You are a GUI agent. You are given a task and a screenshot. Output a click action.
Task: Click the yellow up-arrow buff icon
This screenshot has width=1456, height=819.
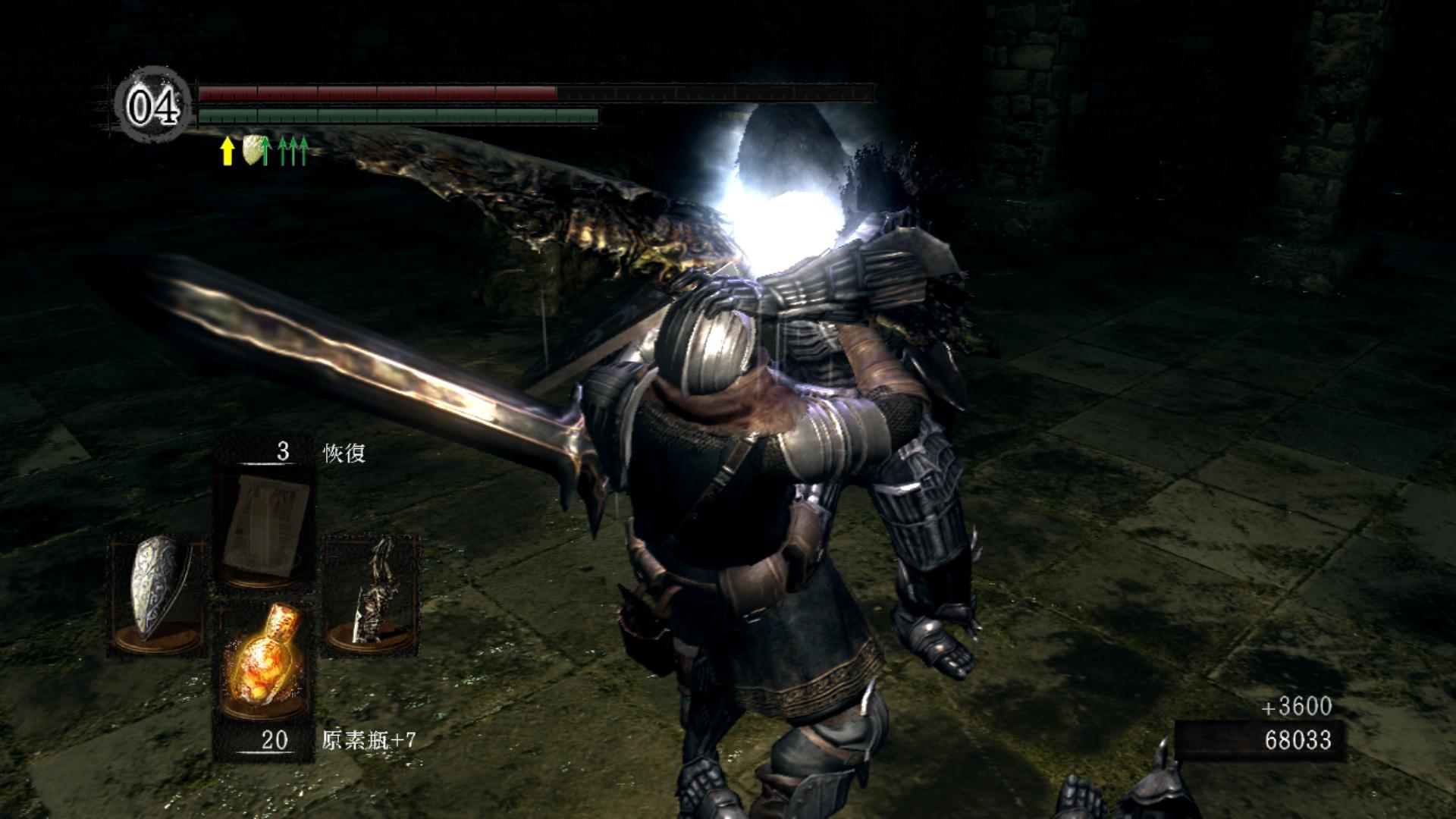(x=226, y=151)
